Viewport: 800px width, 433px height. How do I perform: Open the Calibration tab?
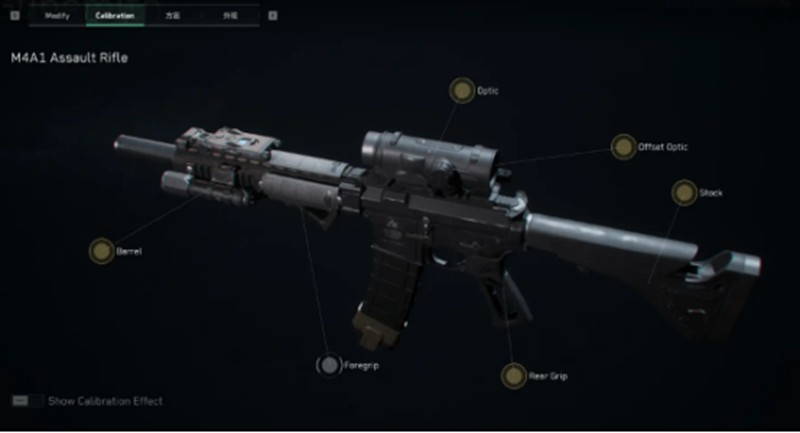115,16
